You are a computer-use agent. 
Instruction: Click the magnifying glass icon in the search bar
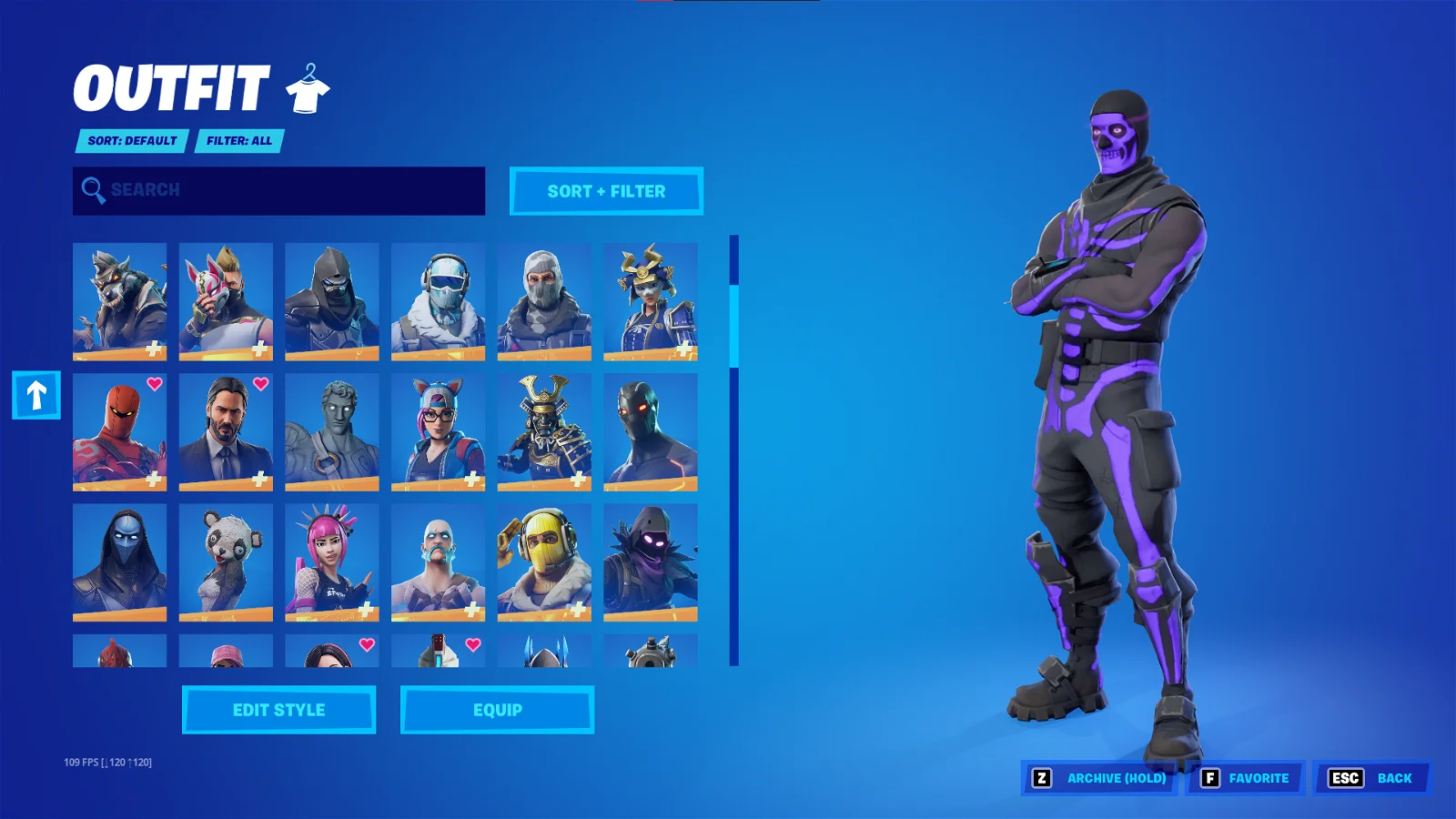pos(92,190)
